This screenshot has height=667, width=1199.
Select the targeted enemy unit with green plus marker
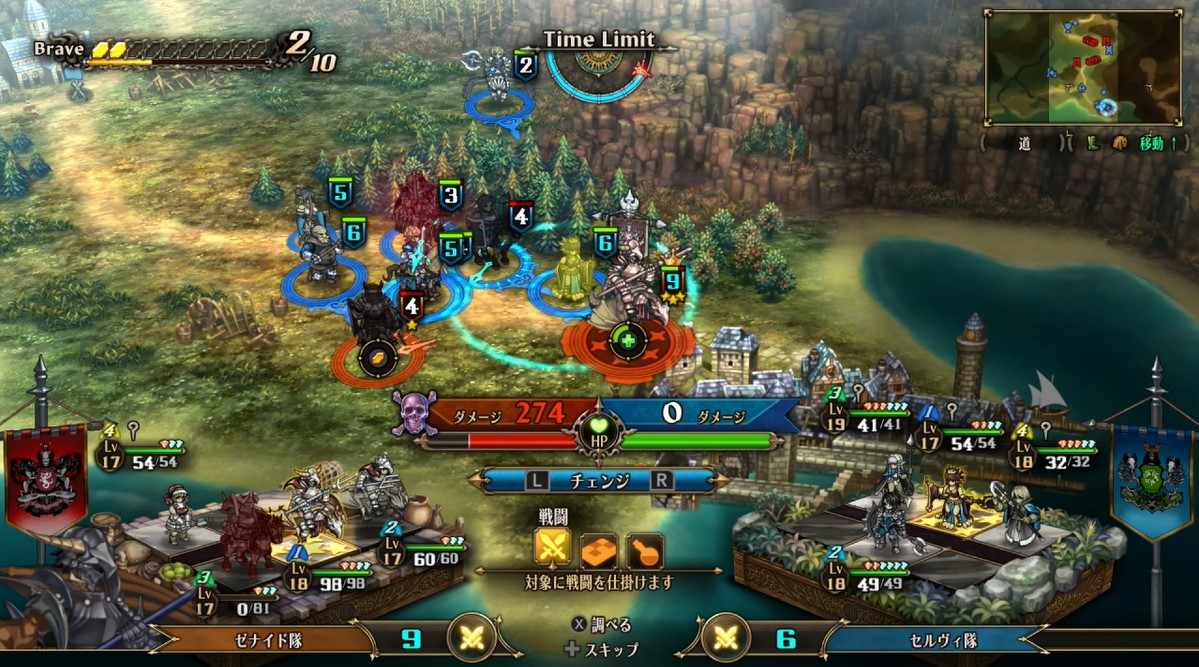(x=627, y=341)
